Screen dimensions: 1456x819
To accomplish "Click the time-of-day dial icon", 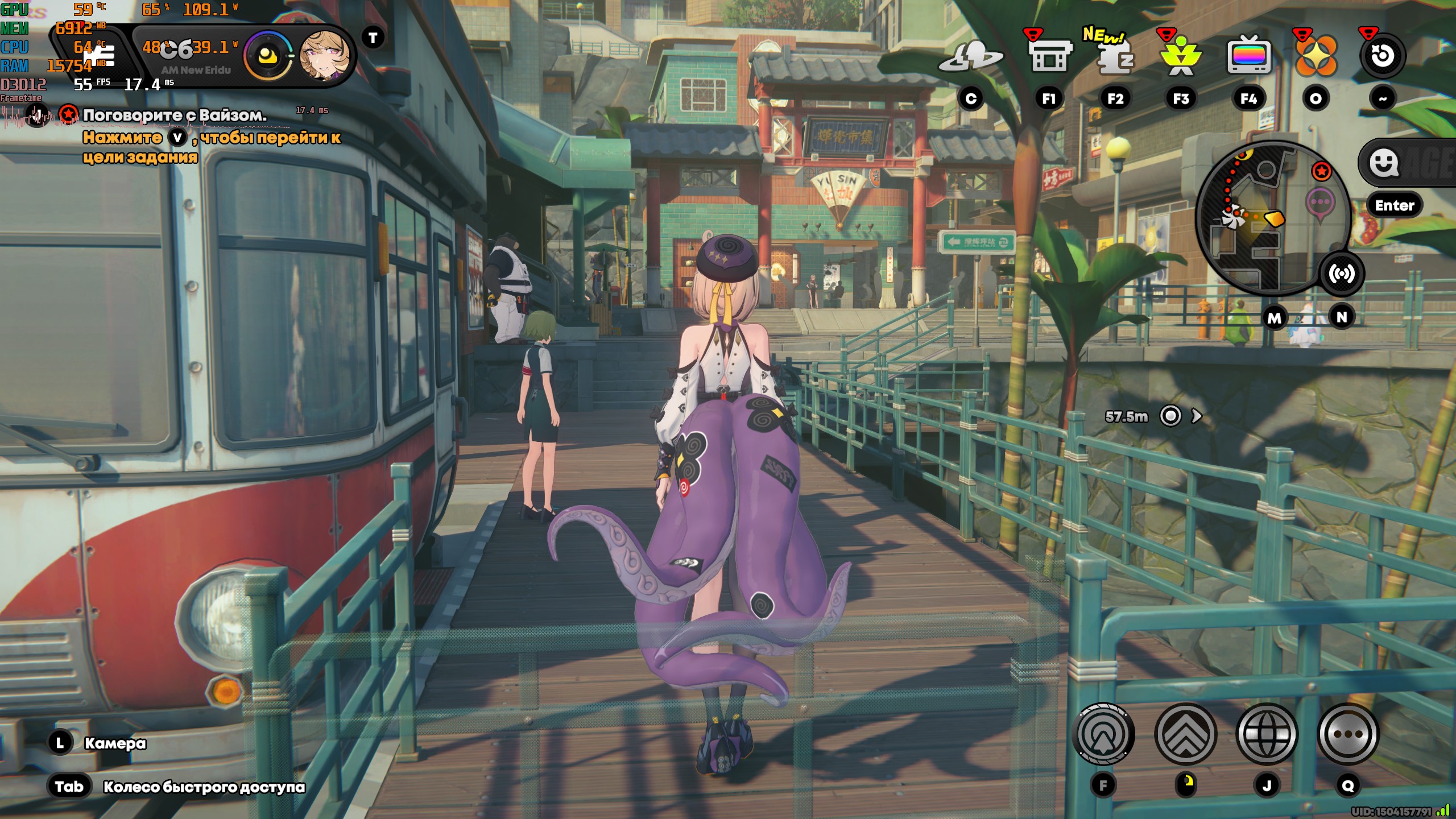I will (267, 56).
